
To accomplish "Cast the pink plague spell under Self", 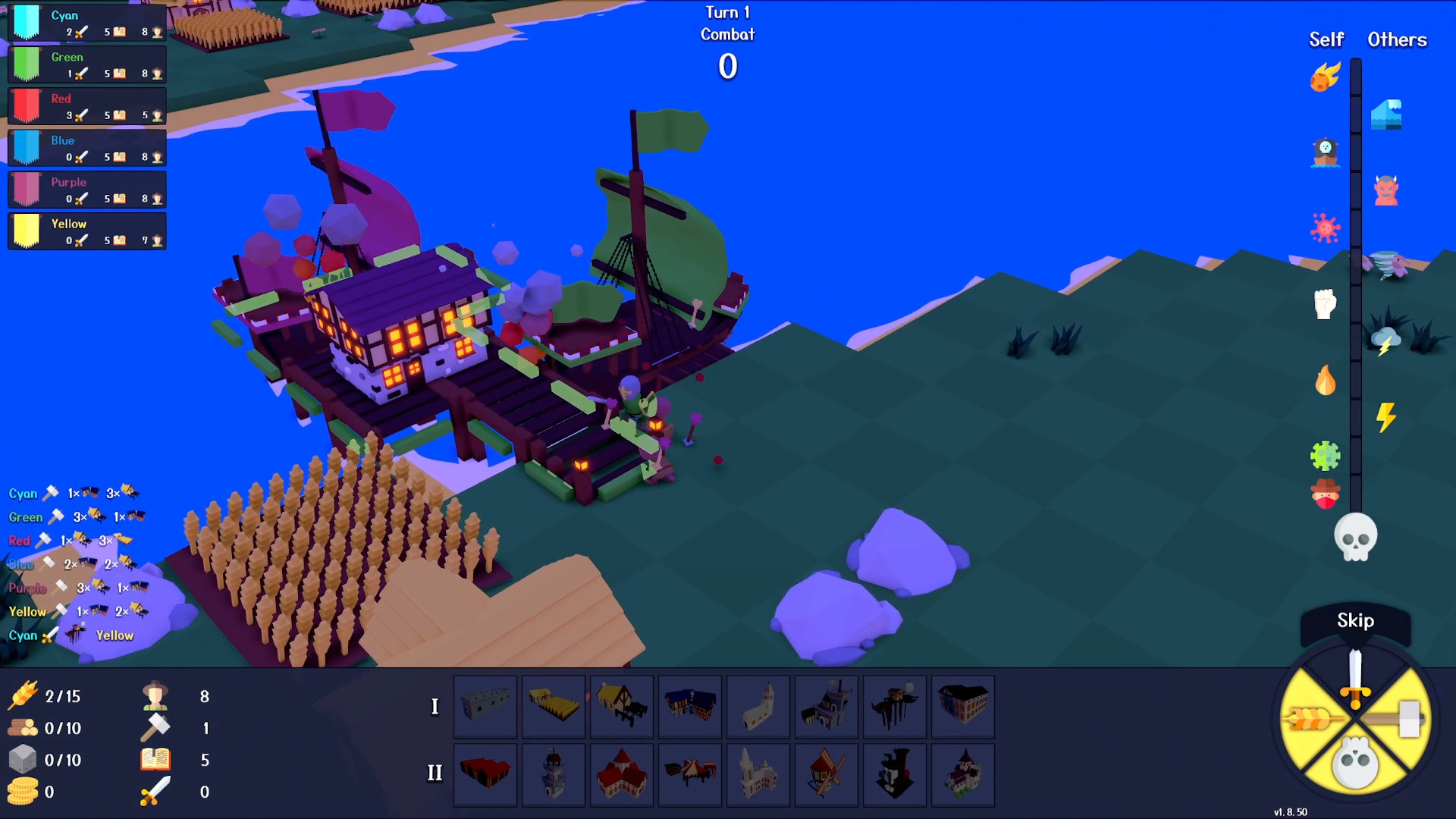I will click(1325, 227).
